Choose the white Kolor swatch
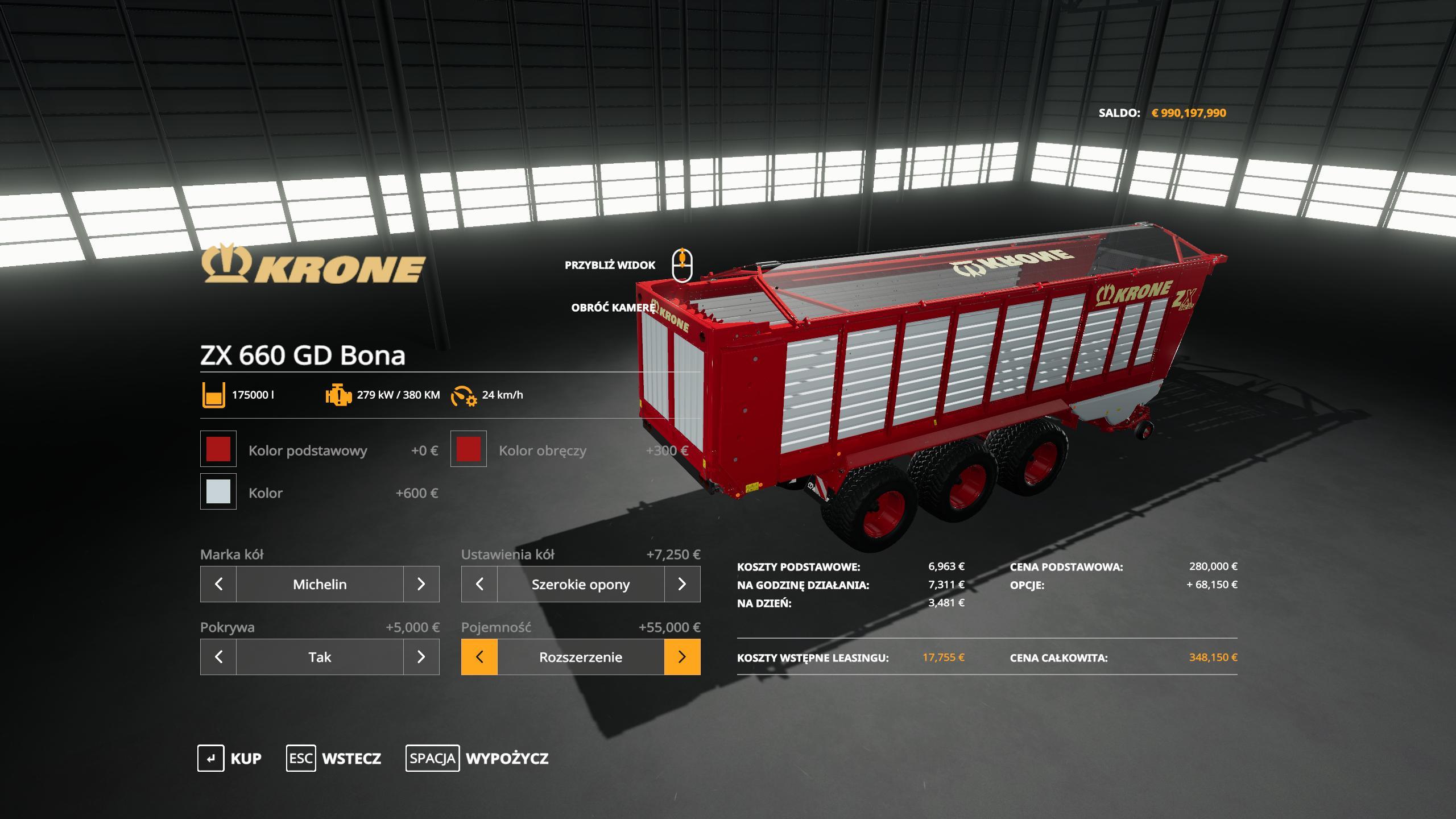Image resolution: width=1456 pixels, height=819 pixels. coord(218,491)
